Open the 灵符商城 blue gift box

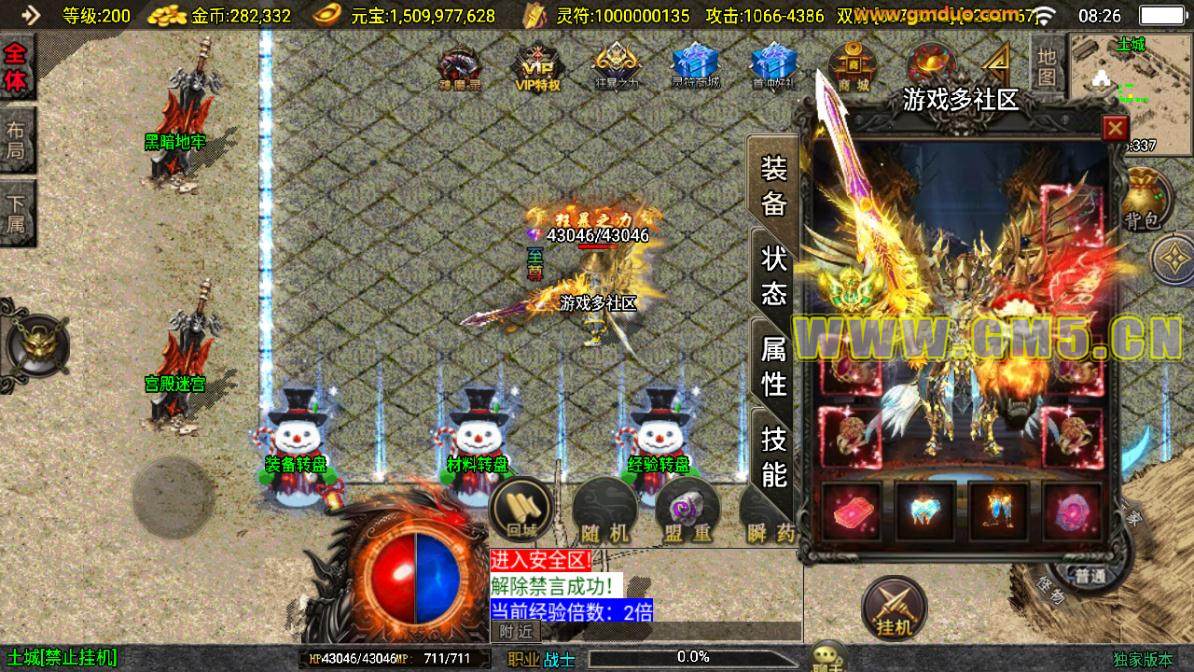tap(695, 67)
